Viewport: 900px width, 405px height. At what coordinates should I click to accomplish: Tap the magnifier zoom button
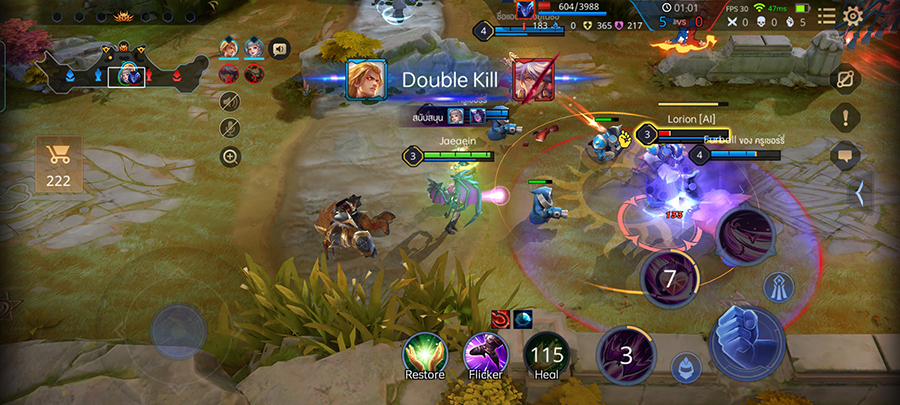pyautogui.click(x=230, y=156)
